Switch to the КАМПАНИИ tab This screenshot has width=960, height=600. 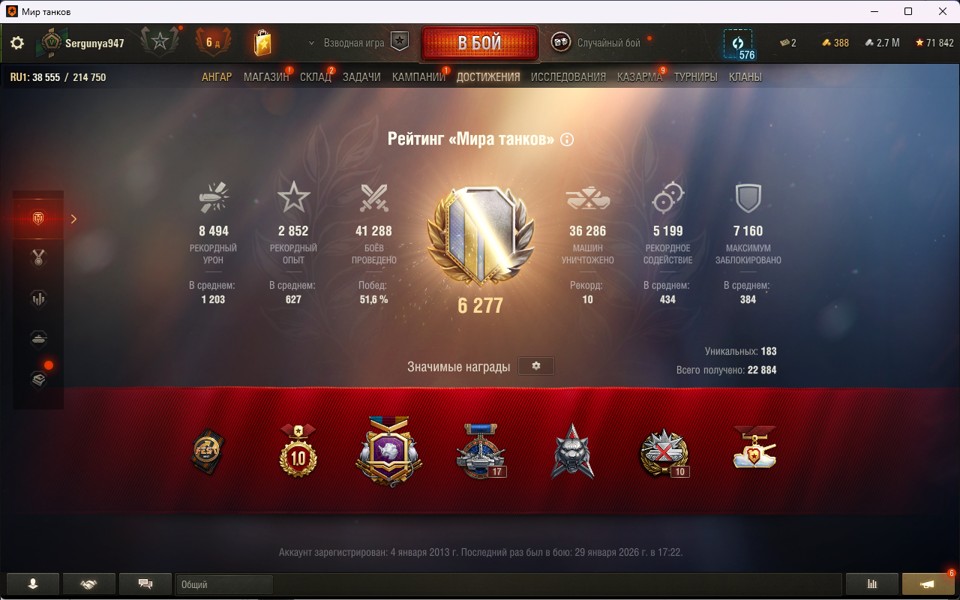tap(418, 77)
